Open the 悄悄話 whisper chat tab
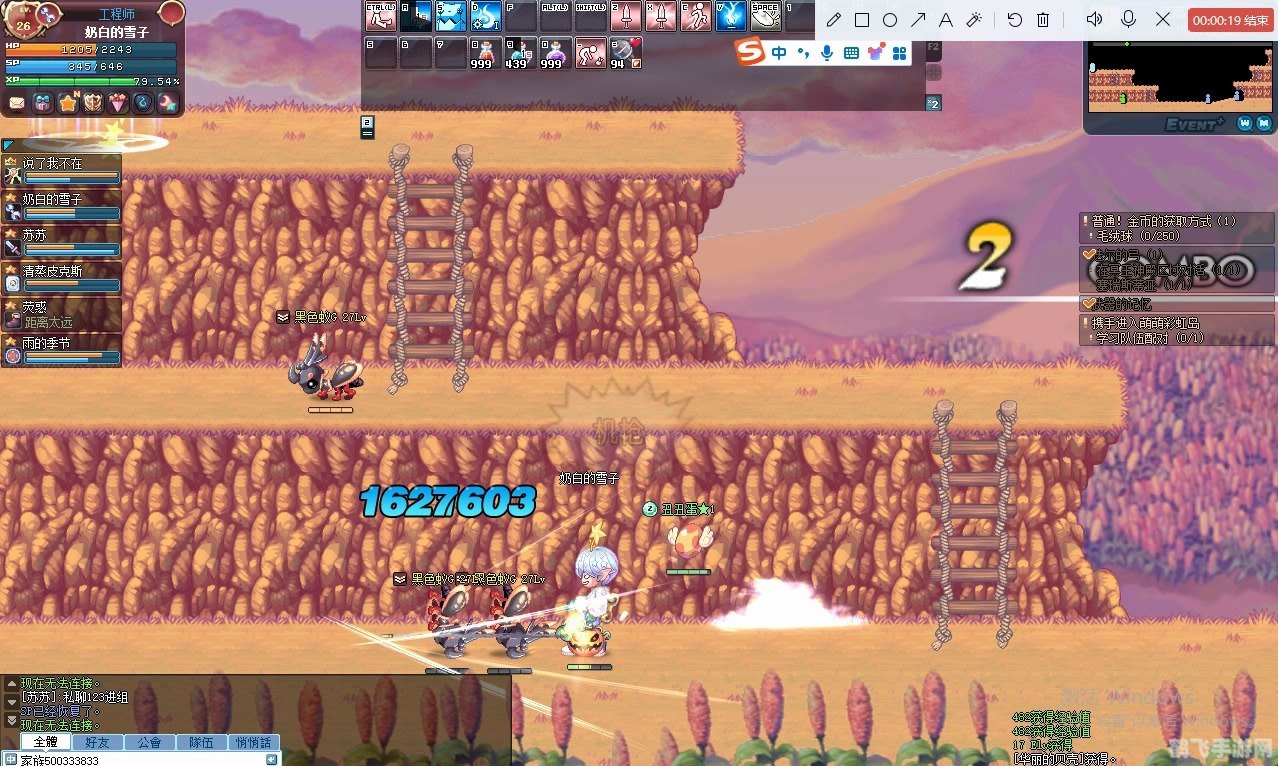1278x766 pixels. coord(254,742)
